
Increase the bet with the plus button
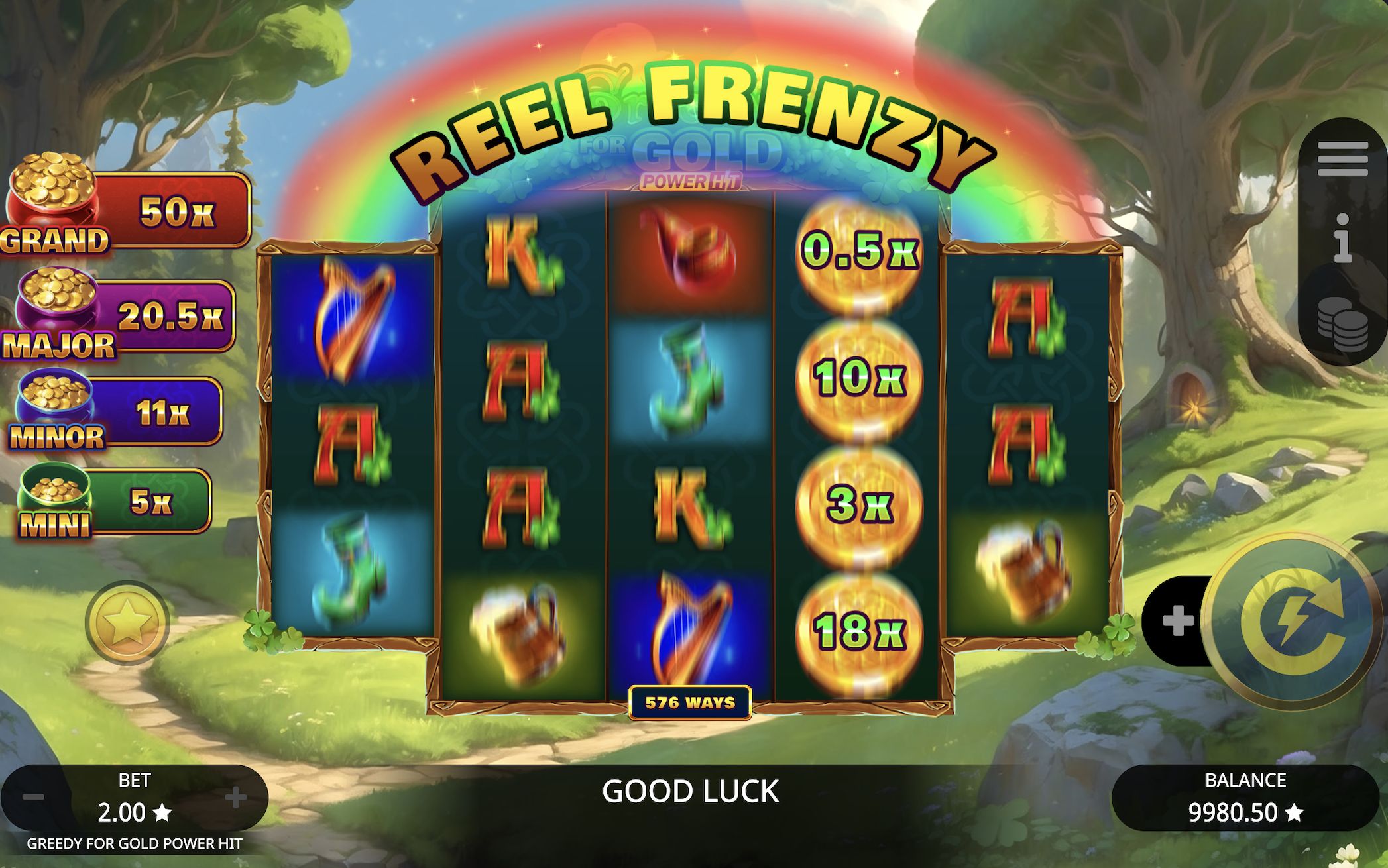click(237, 798)
